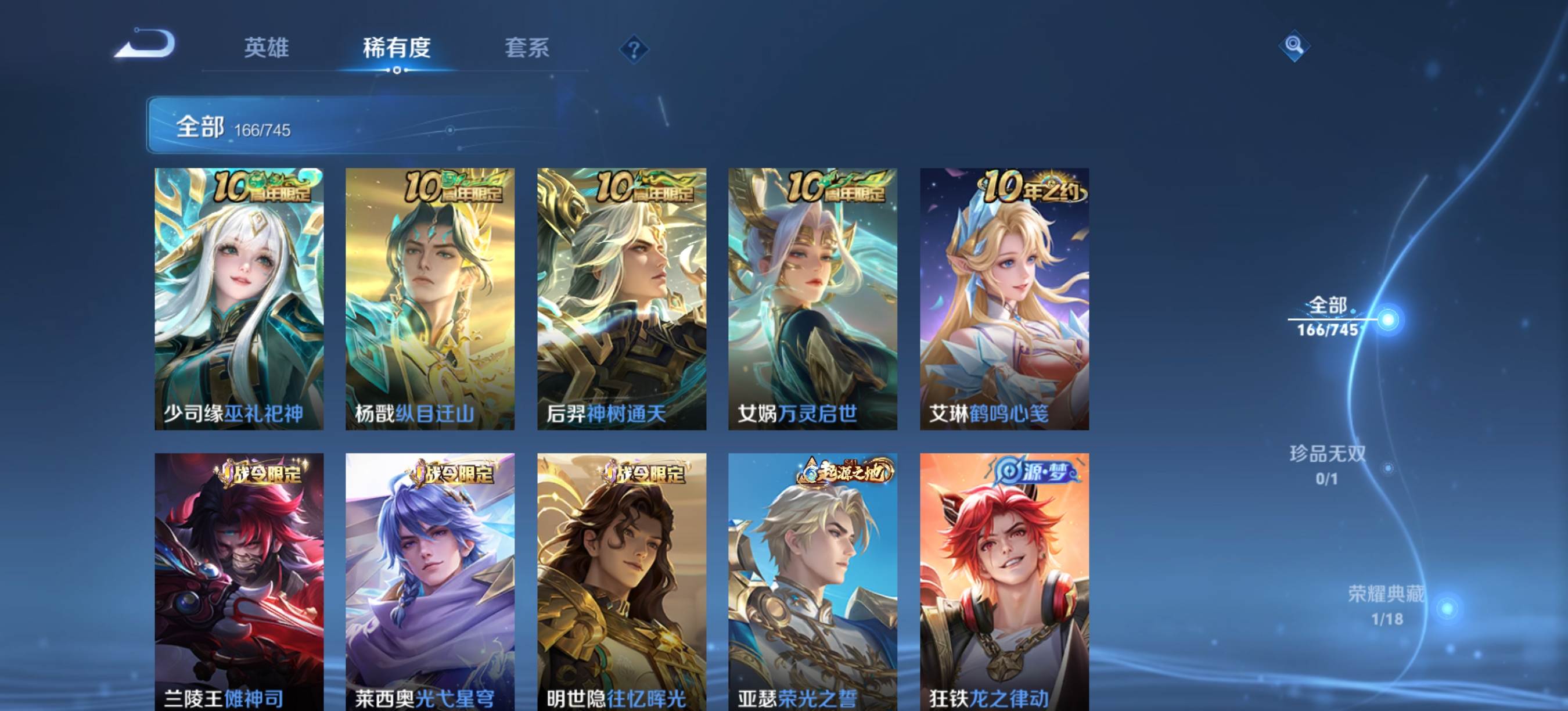The height and width of the screenshot is (711, 1568).
Task: Open the question mark help icon
Action: [634, 49]
